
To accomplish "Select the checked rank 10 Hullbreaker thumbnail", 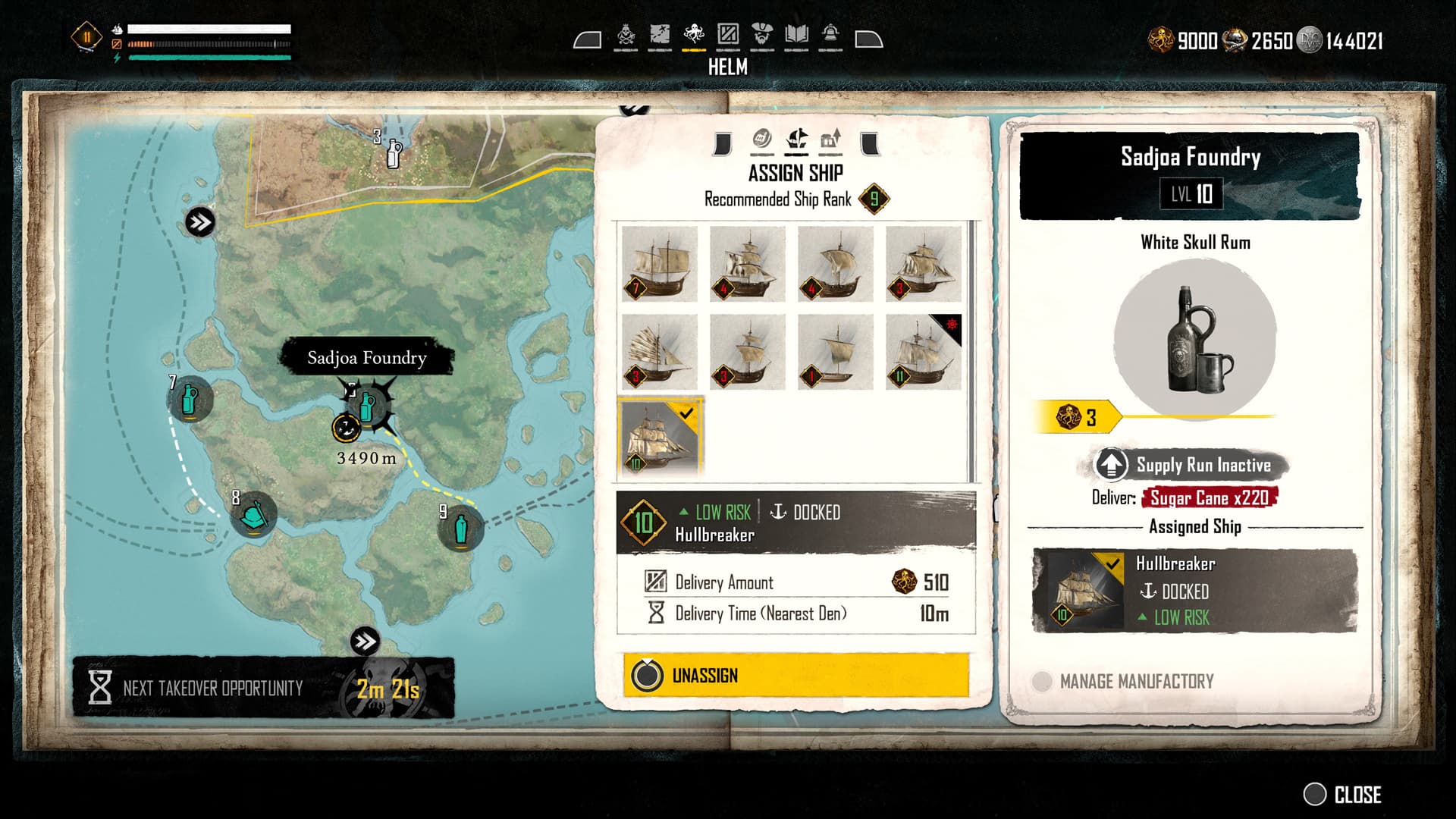I will [x=661, y=438].
